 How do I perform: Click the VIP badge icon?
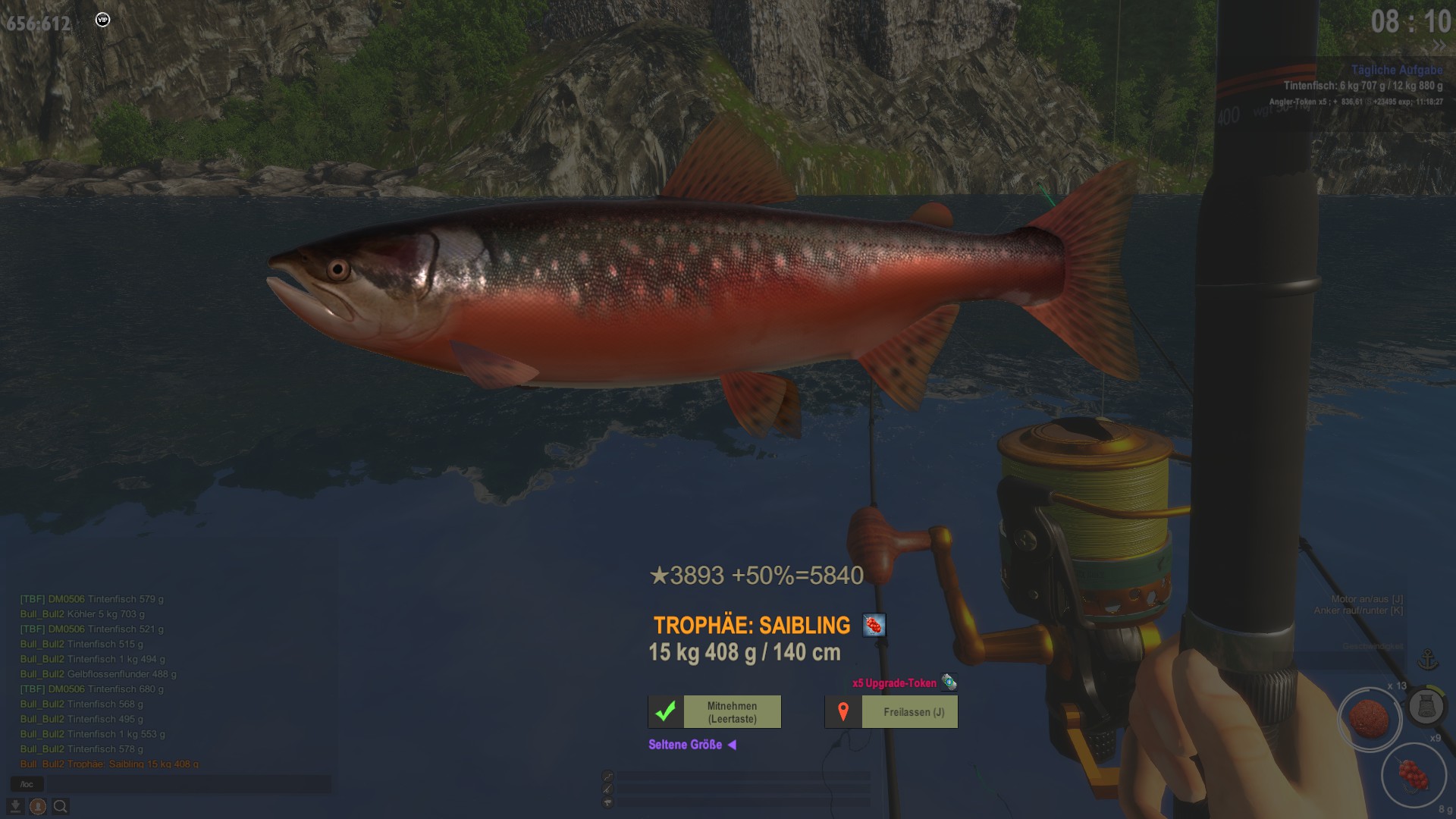tap(103, 20)
